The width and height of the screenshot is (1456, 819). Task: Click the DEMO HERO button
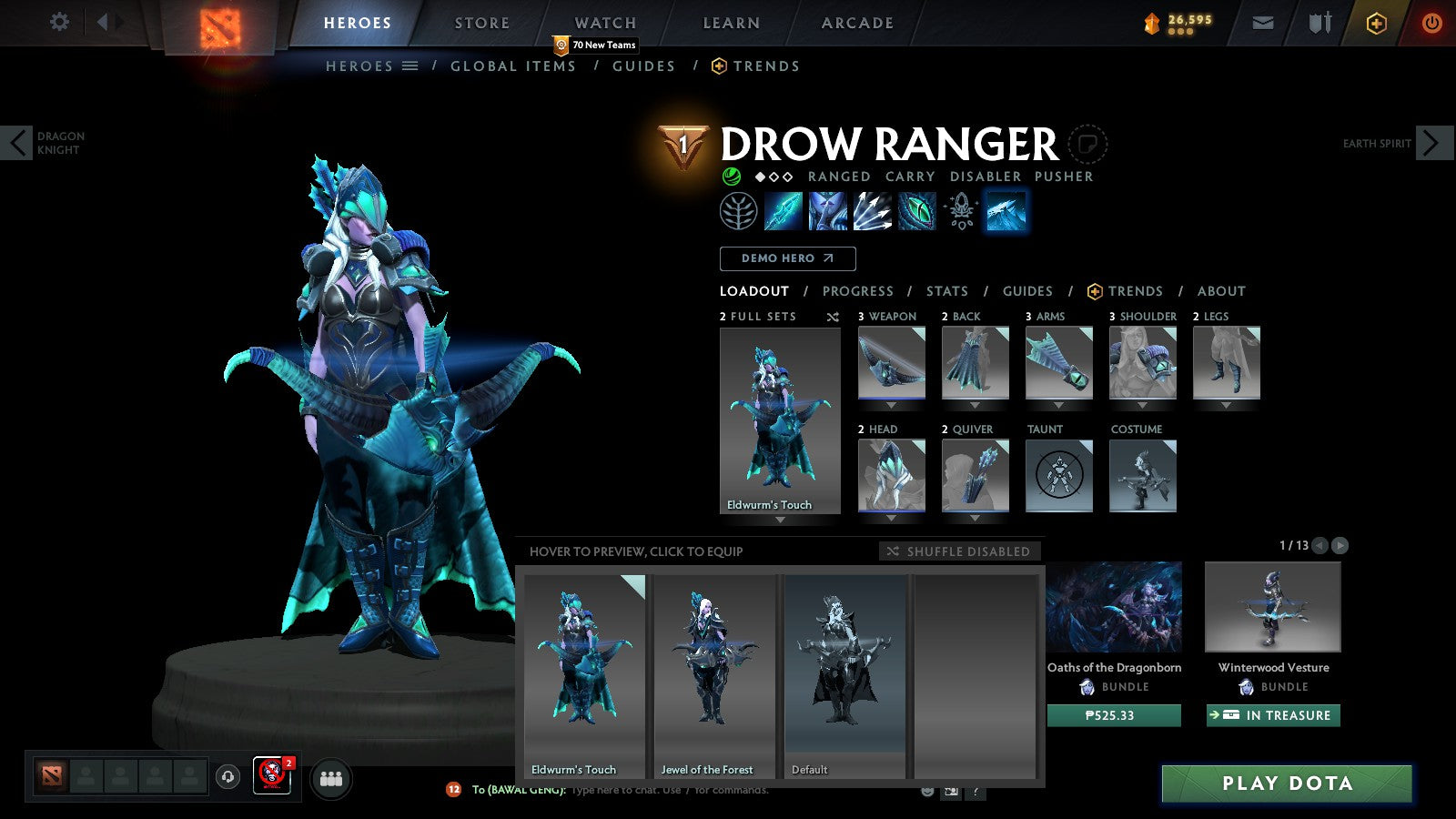point(787,258)
